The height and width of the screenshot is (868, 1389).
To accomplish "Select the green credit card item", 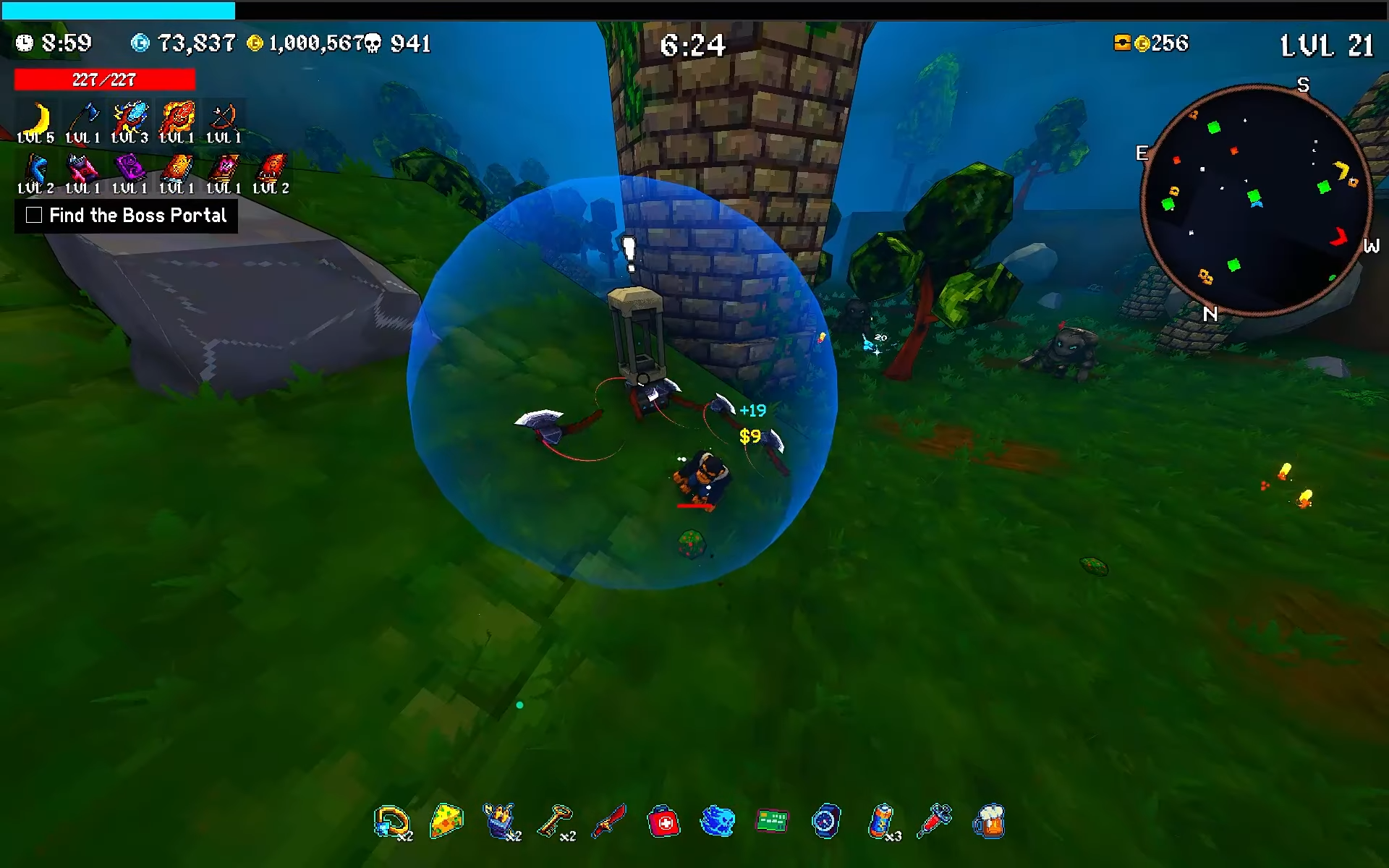I will 772,821.
